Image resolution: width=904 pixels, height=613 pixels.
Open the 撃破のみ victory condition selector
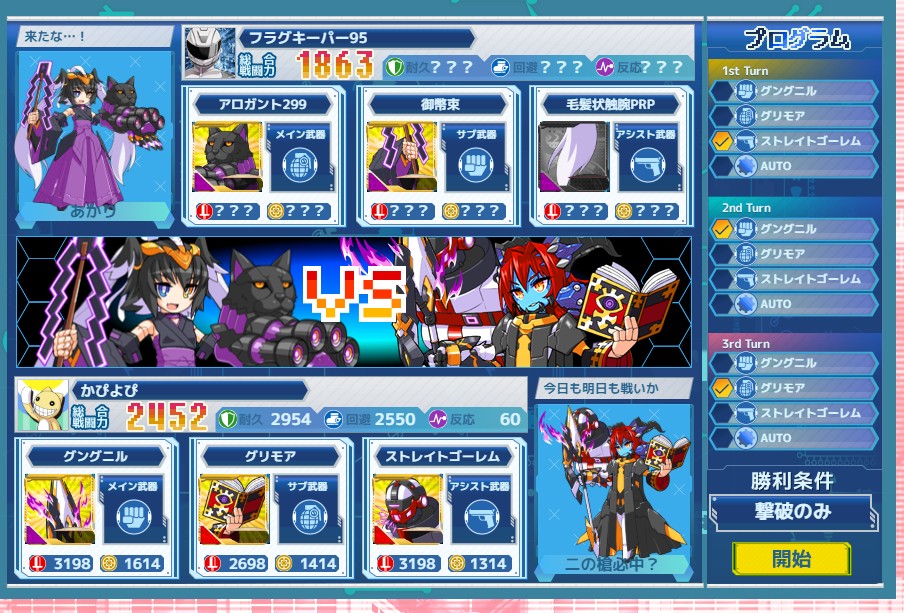point(790,512)
